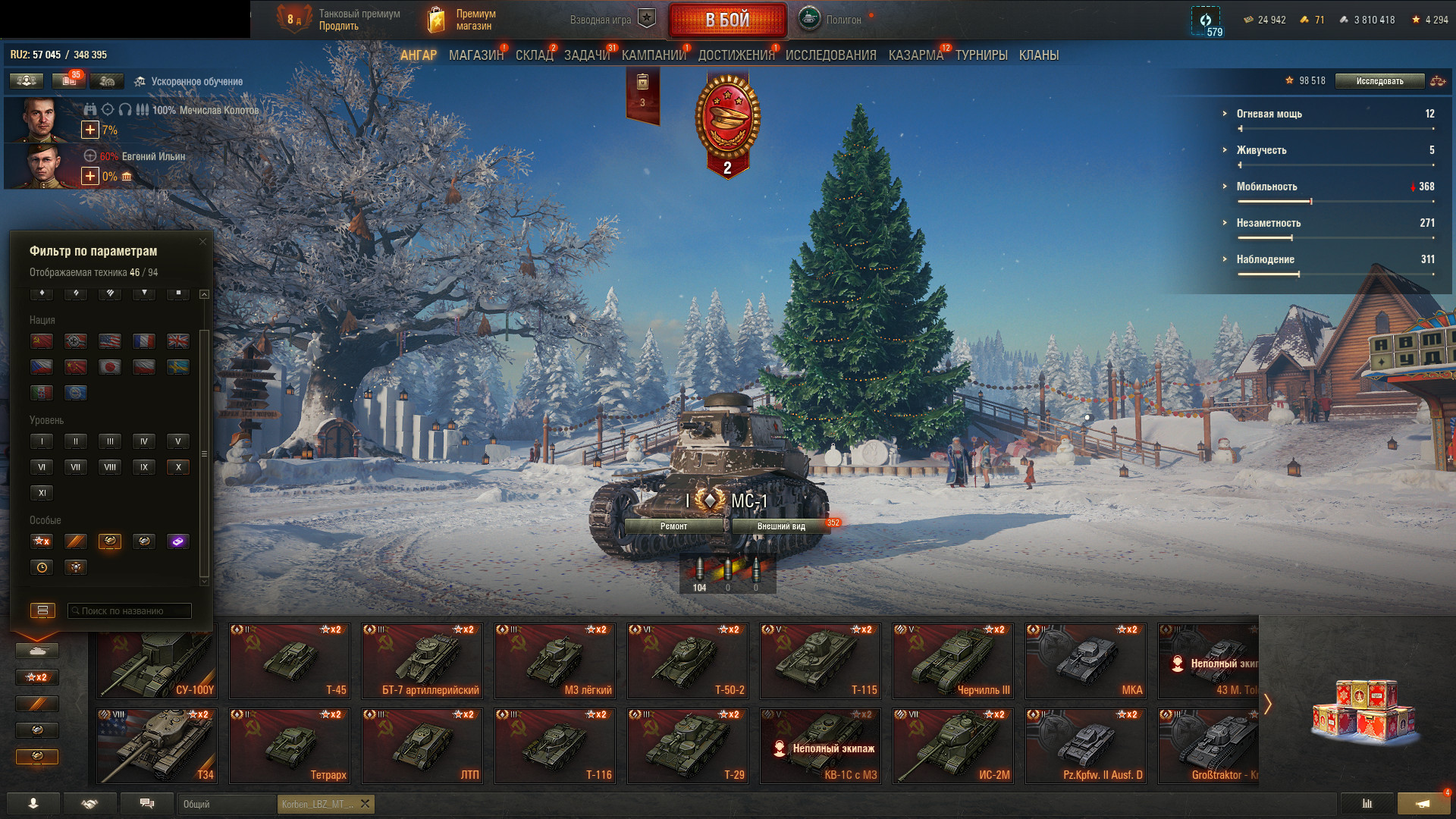Select the Т-50-2 tank in carousel
The width and height of the screenshot is (1456, 819).
click(687, 661)
